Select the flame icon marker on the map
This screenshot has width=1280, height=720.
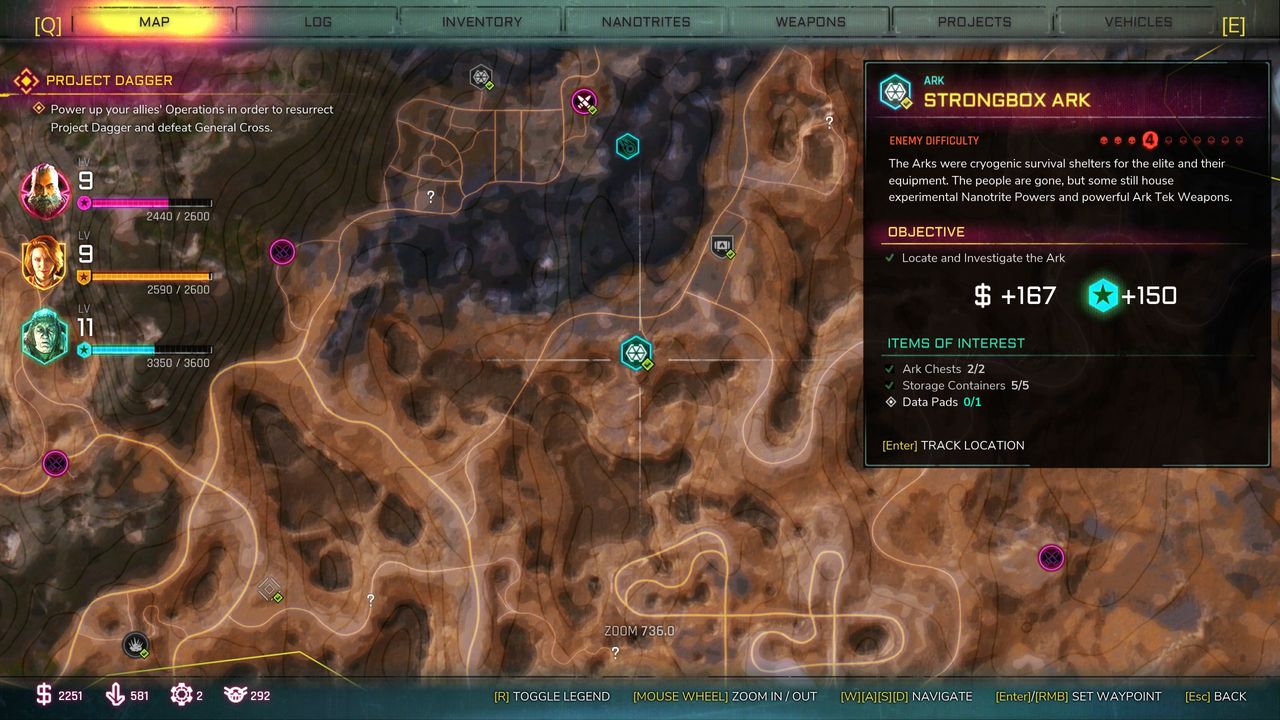tap(135, 645)
